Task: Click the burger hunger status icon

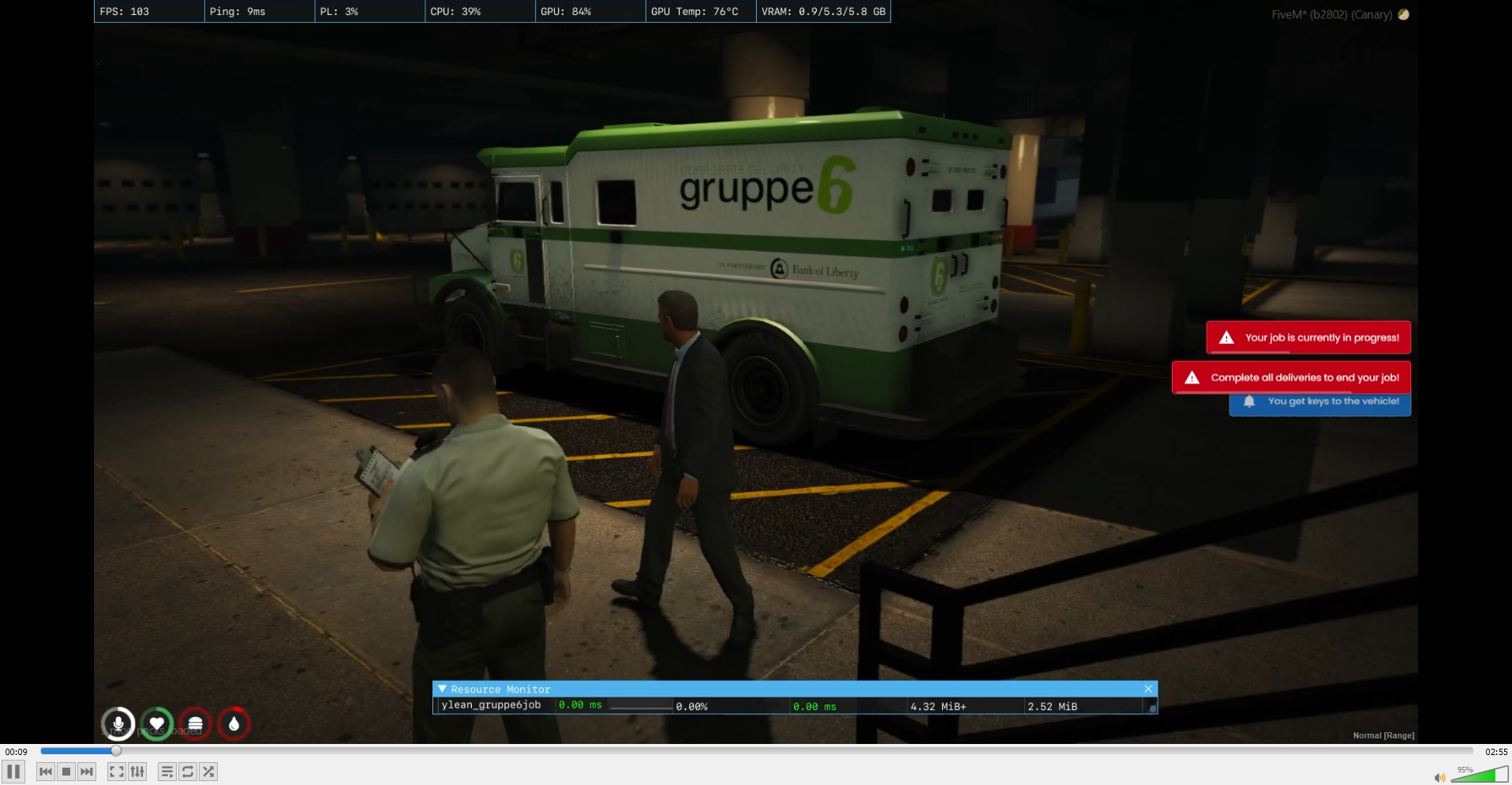Action: tap(195, 723)
